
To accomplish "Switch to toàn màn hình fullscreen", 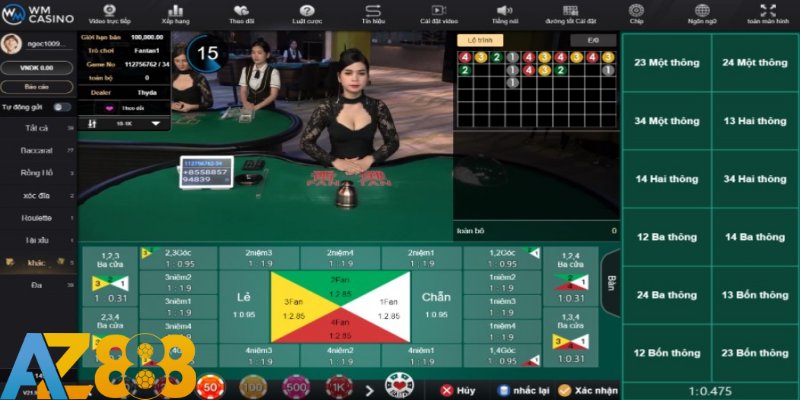I will coord(768,14).
